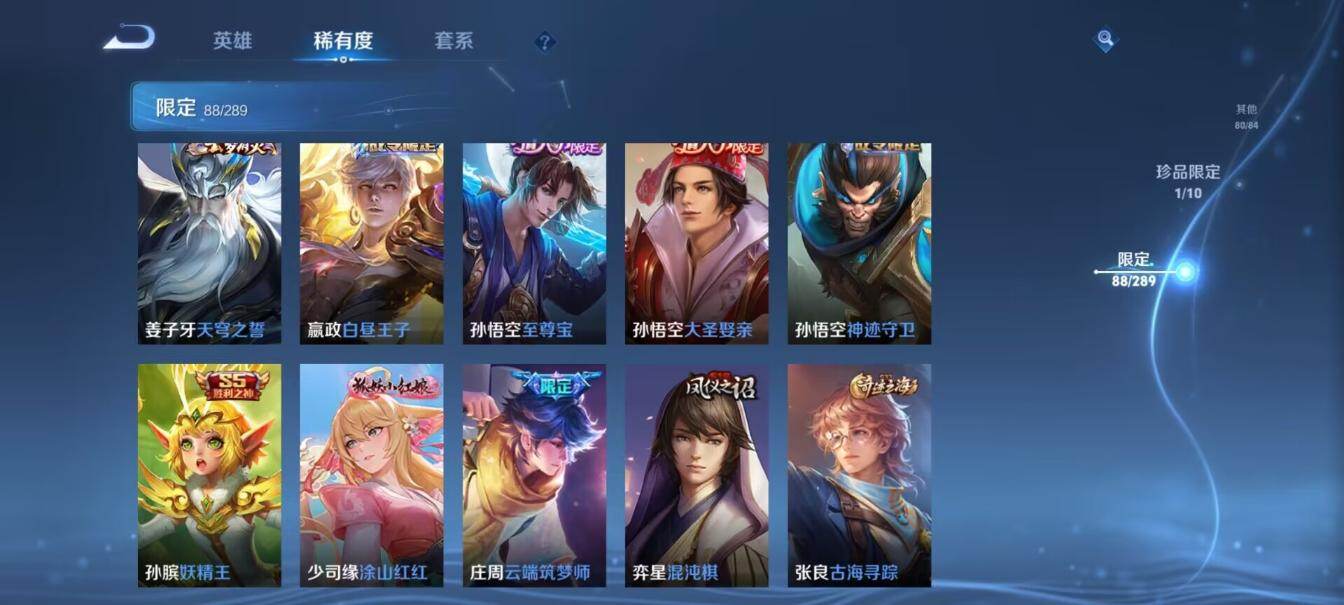Open the 套系 tab
Image resolution: width=1344 pixels, height=605 pixels.
[453, 41]
